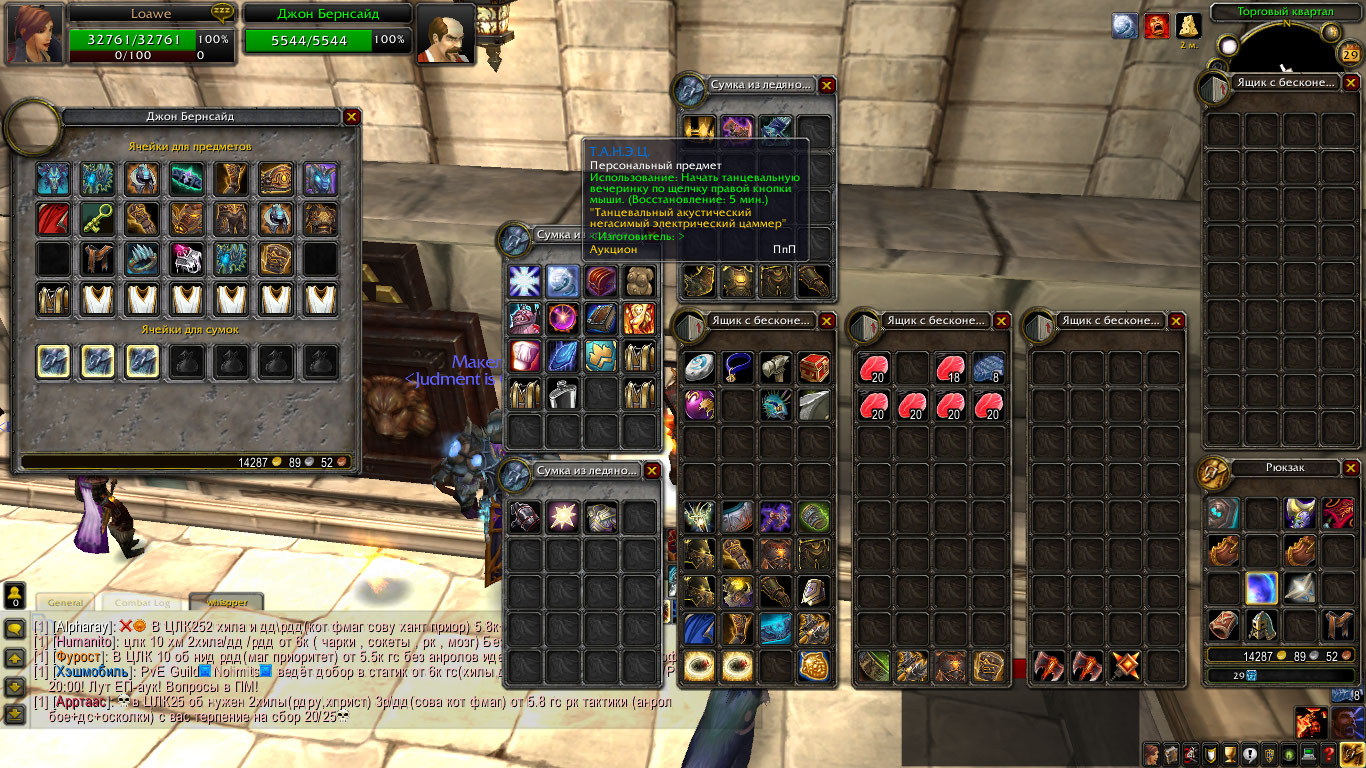
Task: Select the silver flask in the bag
Action: (562, 393)
